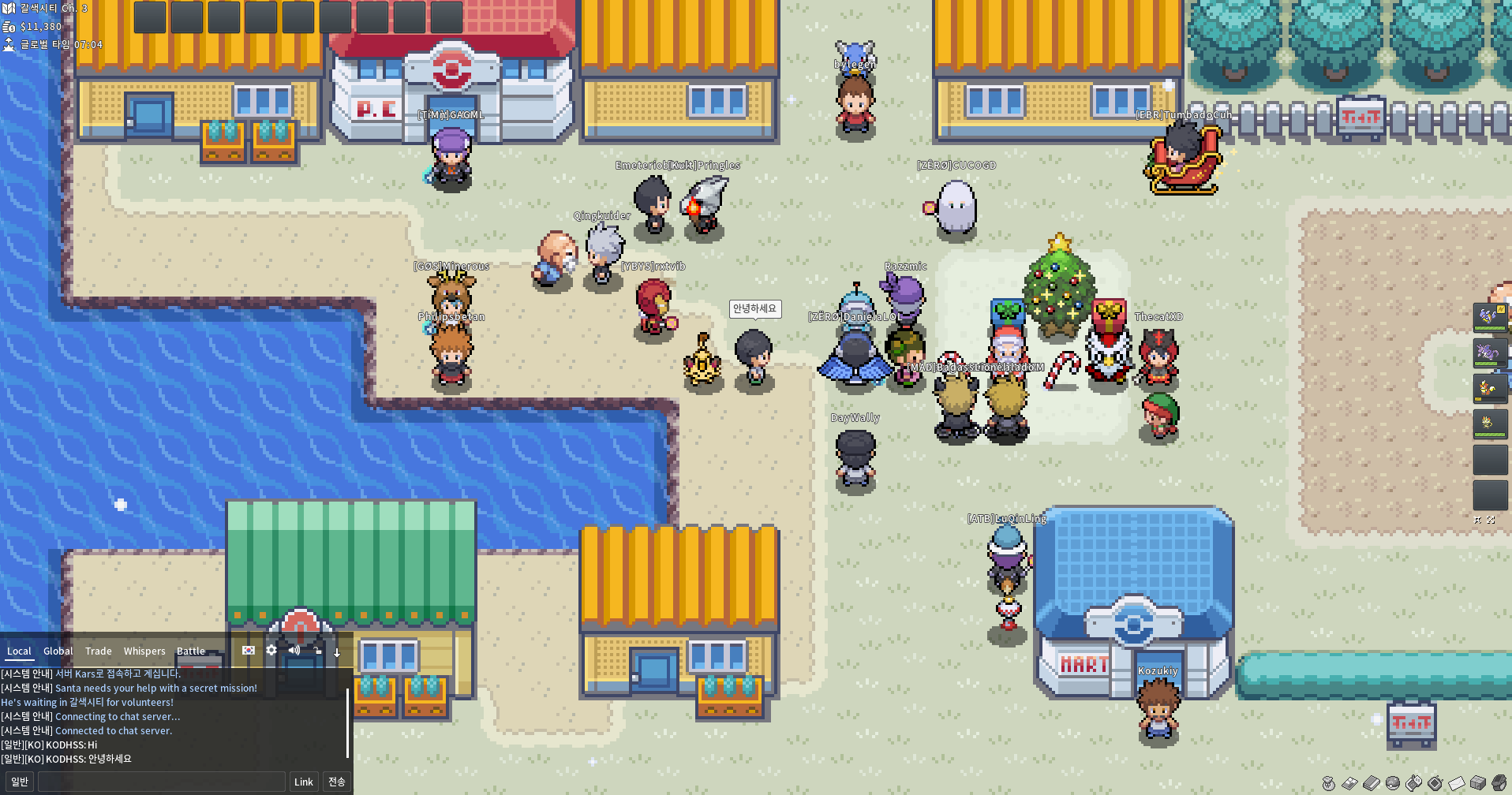
Task: Click the Link button in chat
Action: pyautogui.click(x=304, y=782)
